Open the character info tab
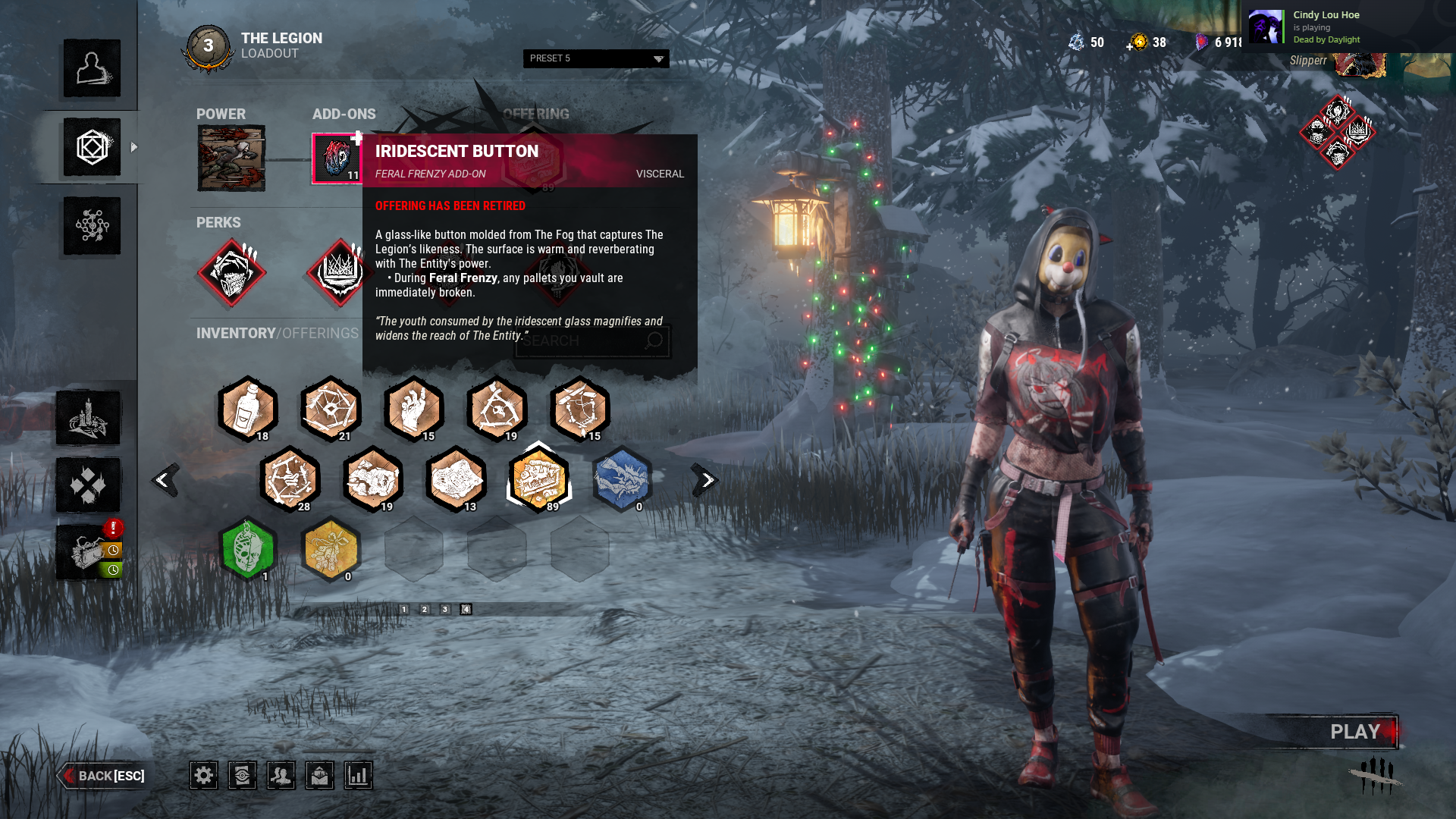Image resolution: width=1456 pixels, height=819 pixels. click(x=92, y=68)
